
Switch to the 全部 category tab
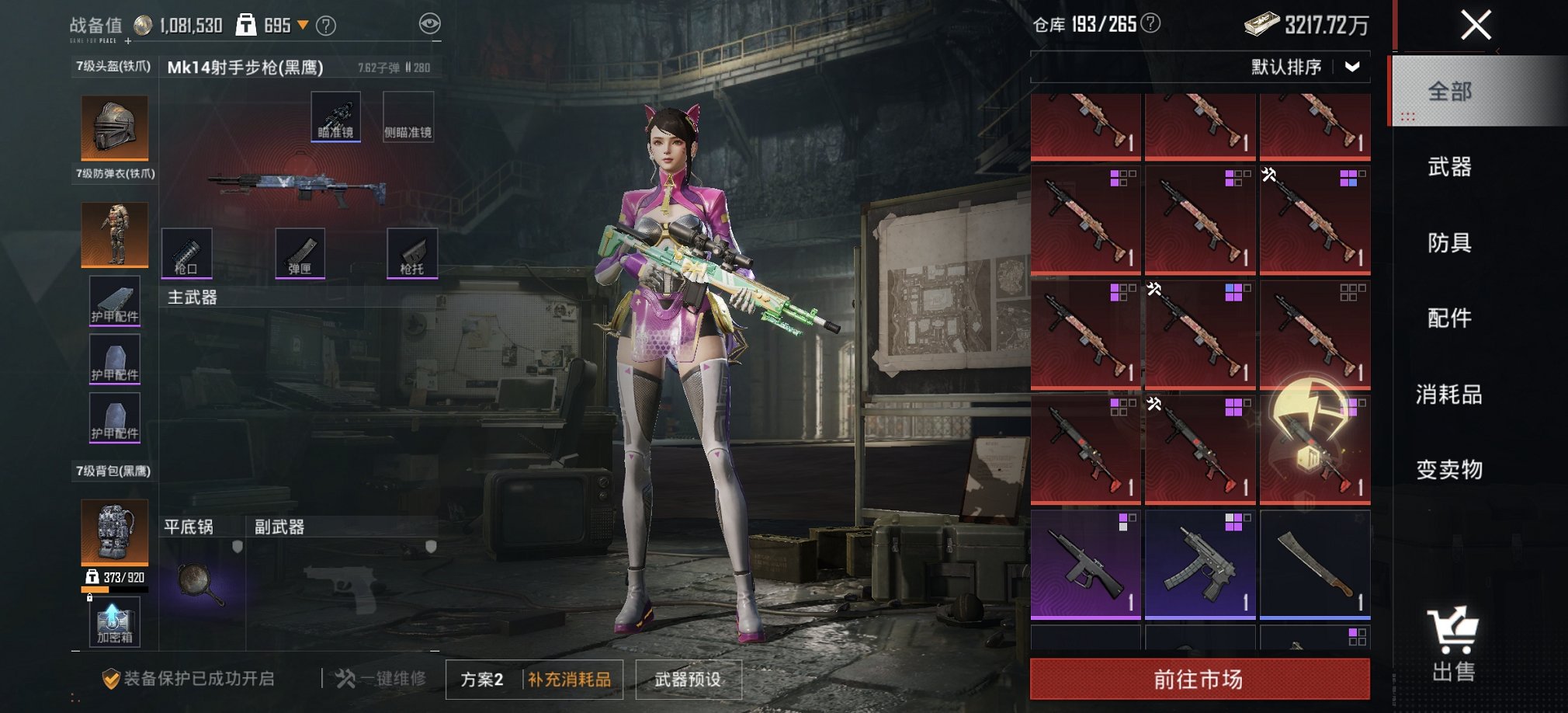pos(1449,92)
